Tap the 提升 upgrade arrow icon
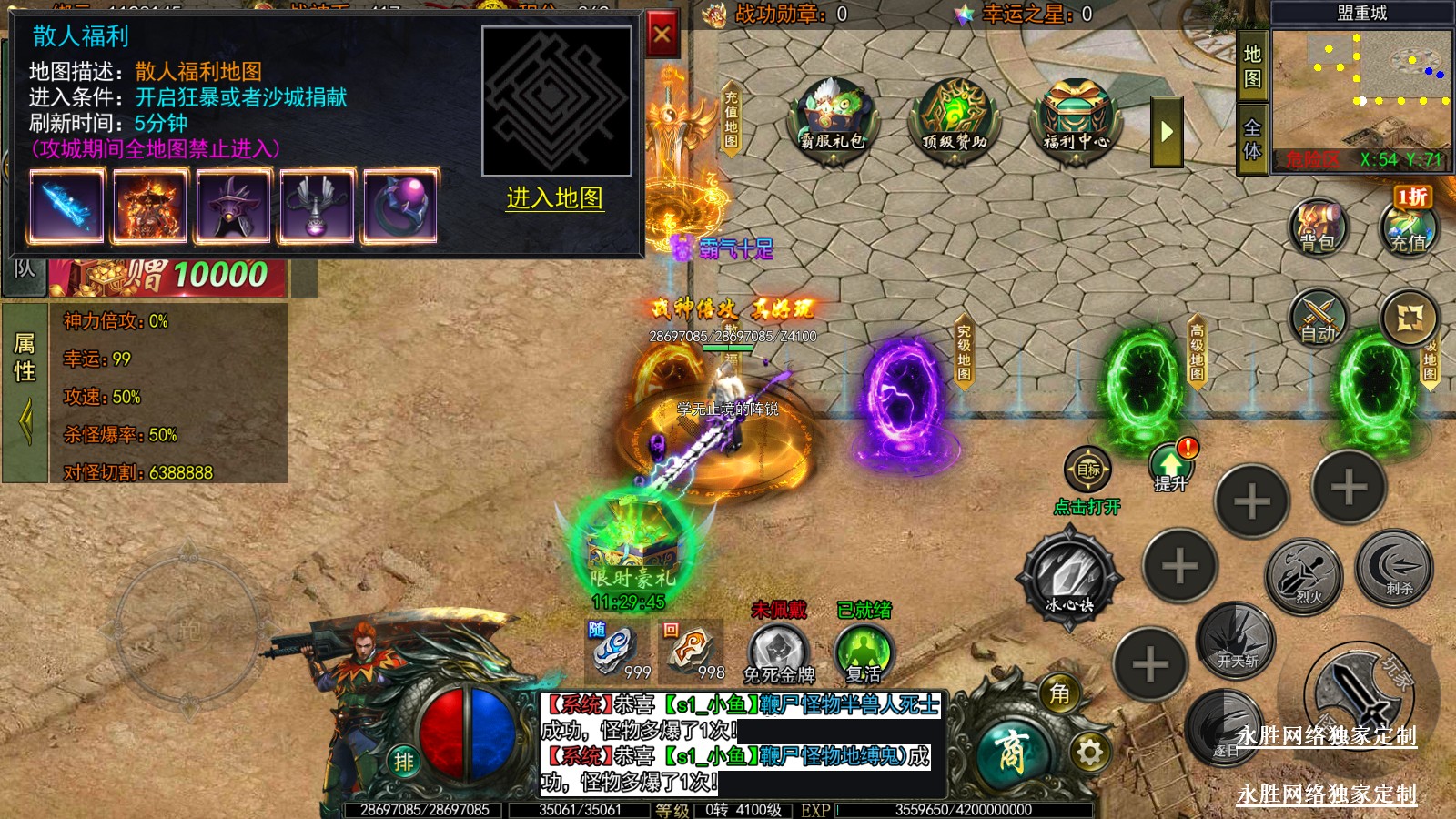The height and width of the screenshot is (819, 1456). pos(1171,466)
